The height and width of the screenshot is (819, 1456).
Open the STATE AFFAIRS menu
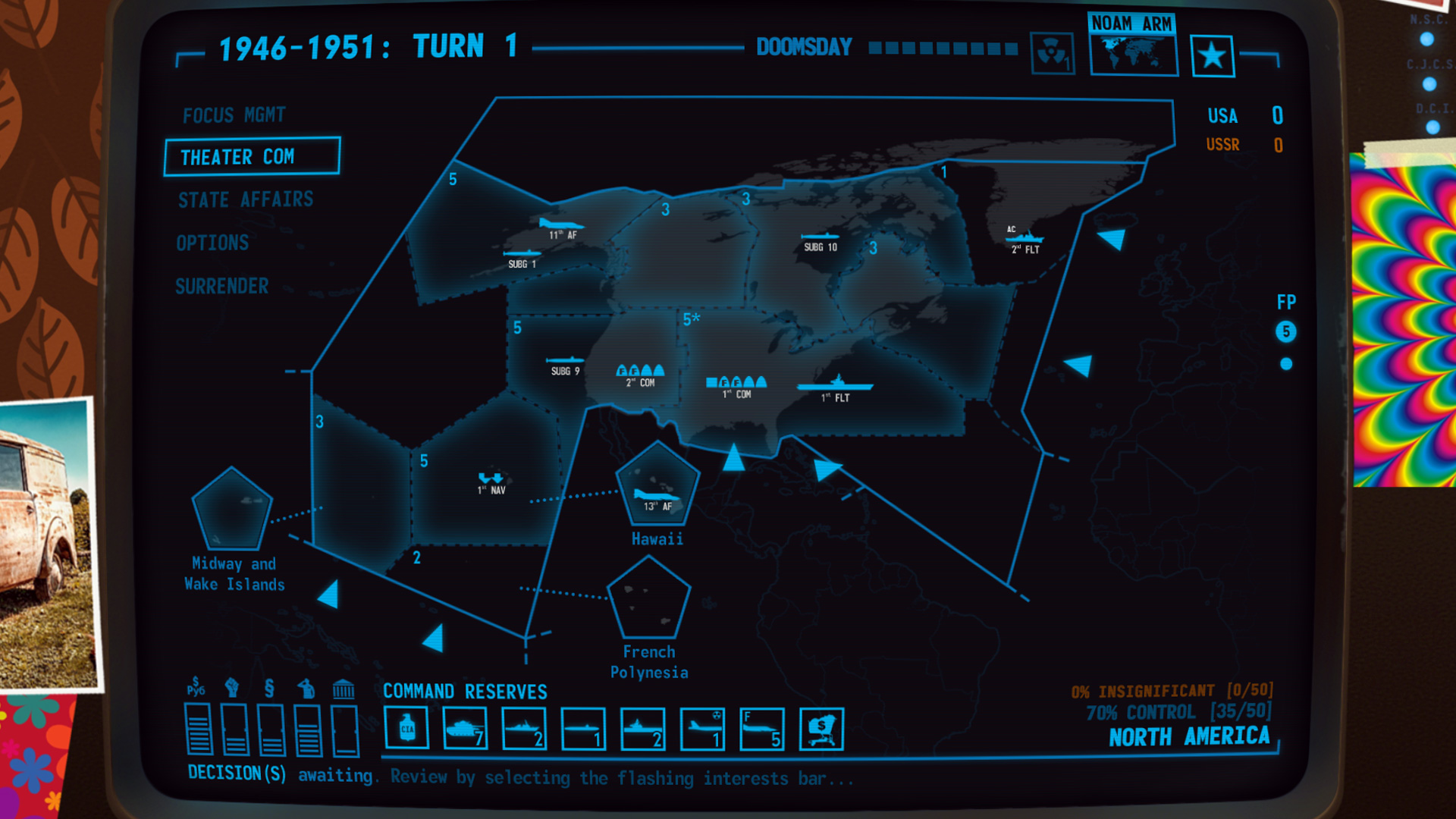(x=244, y=199)
